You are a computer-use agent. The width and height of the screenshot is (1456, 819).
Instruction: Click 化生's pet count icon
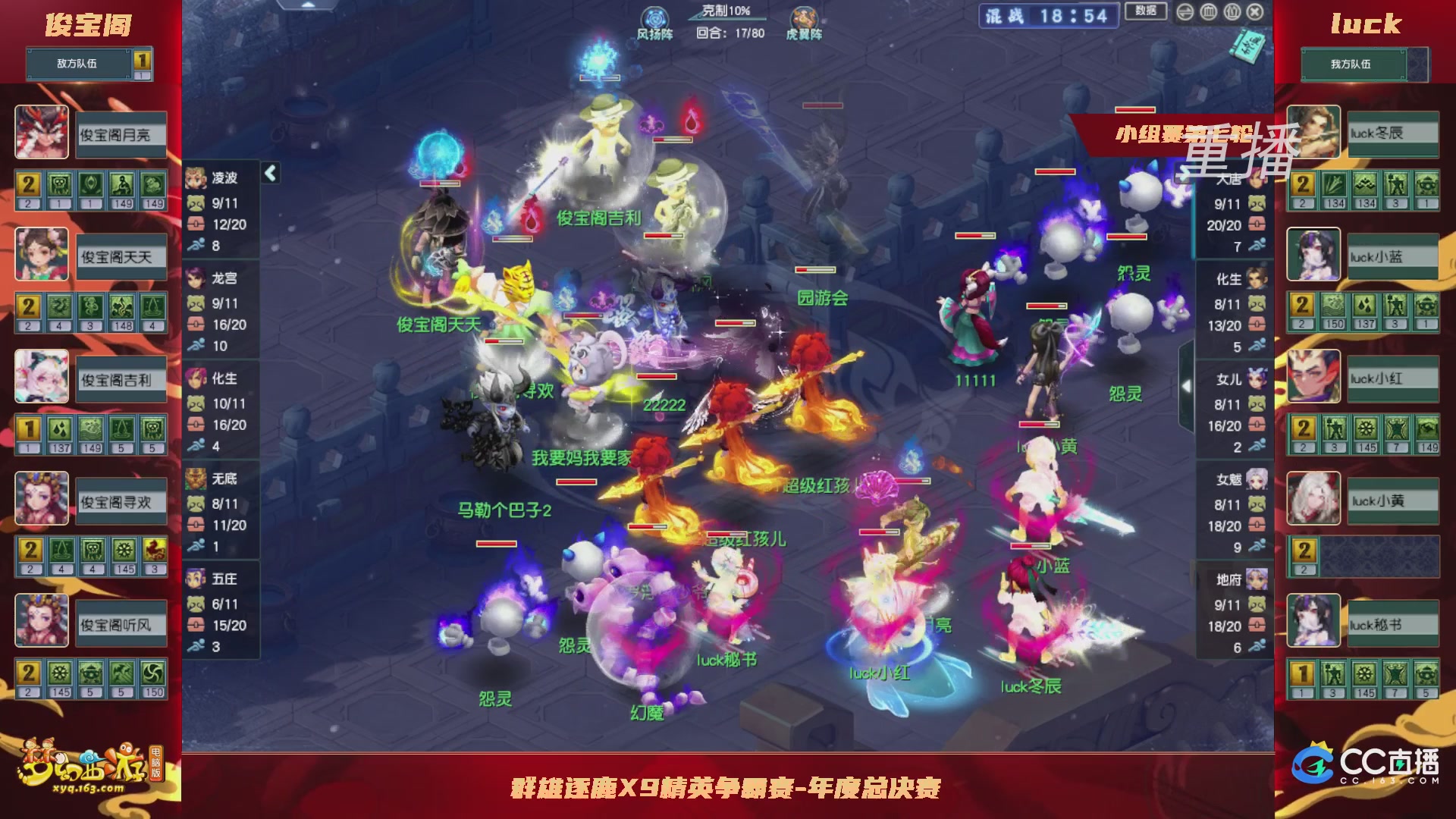tap(196, 404)
